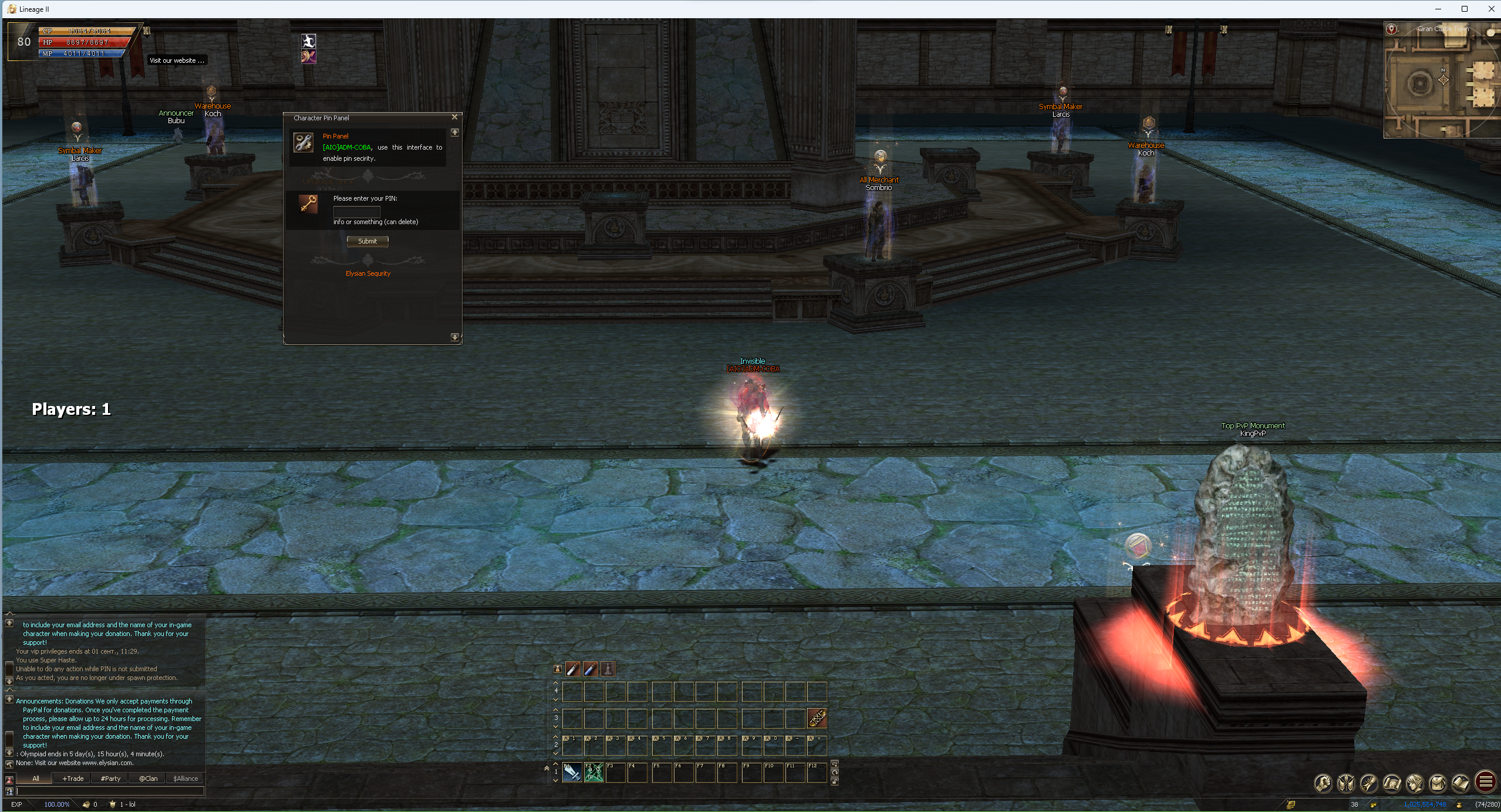Open the world map scroll icon

coord(1392,783)
